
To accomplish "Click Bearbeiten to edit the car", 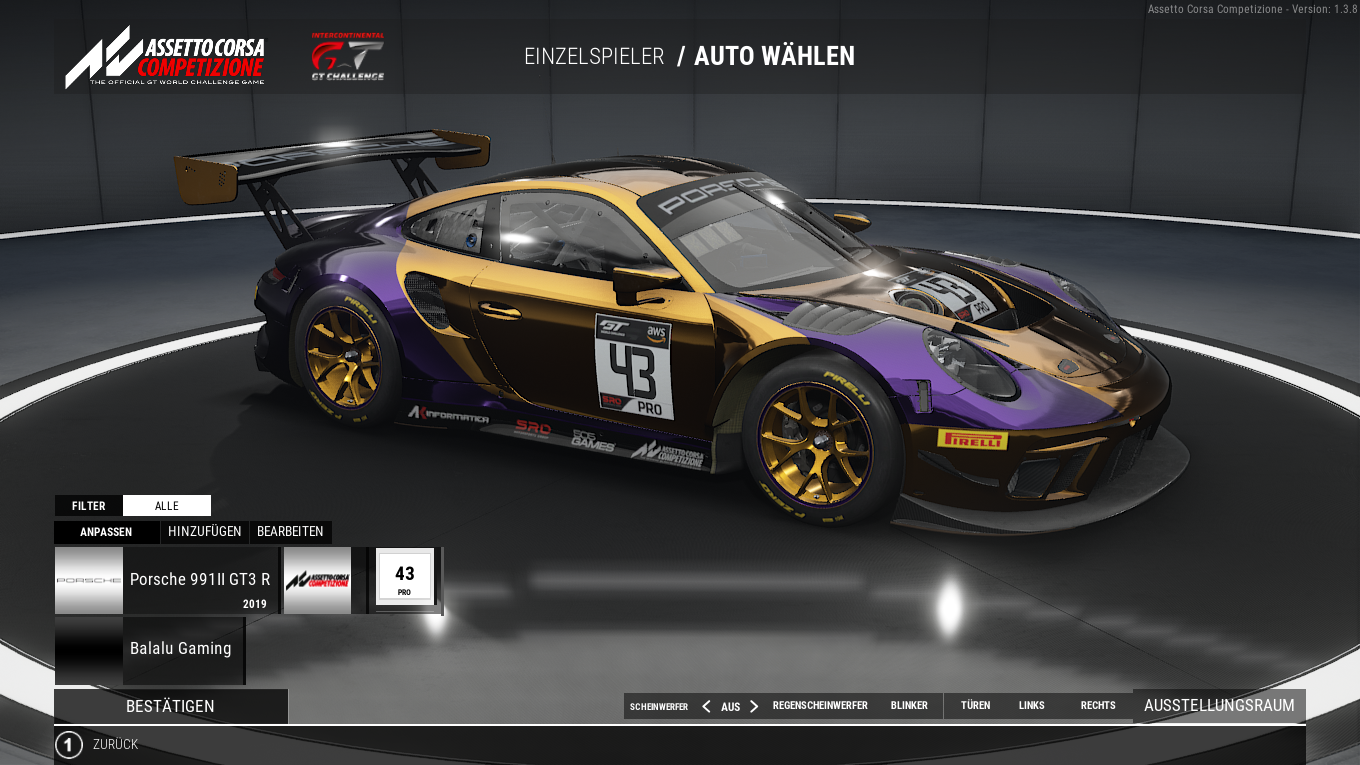I will 290,532.
